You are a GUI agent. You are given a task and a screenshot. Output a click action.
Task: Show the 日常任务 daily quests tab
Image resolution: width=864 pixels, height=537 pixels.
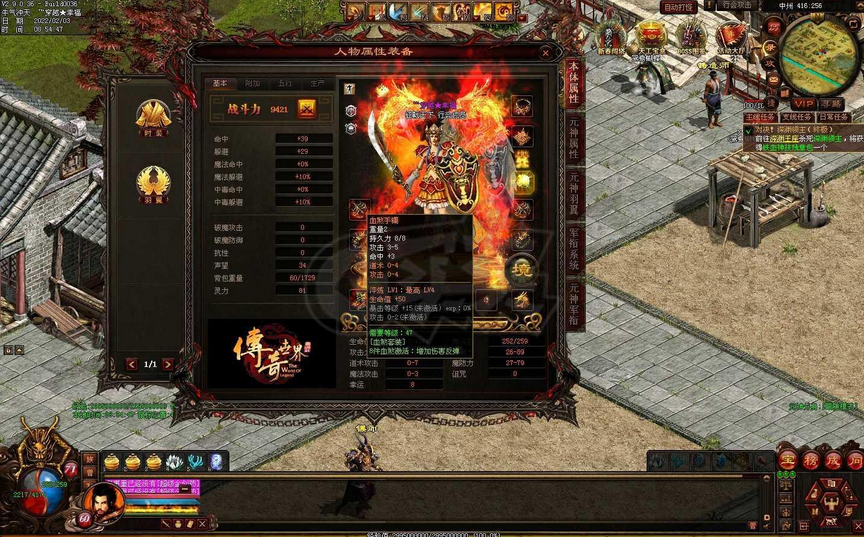[x=834, y=117]
